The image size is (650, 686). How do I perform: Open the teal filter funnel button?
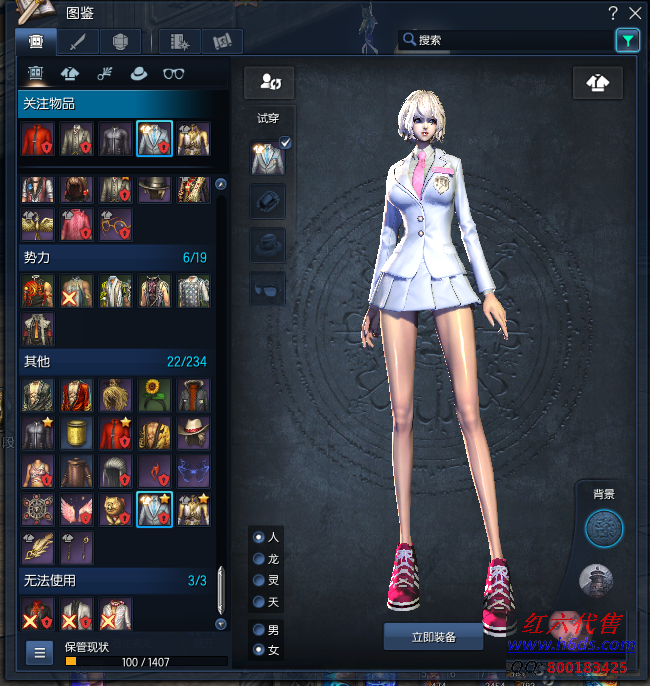(627, 40)
